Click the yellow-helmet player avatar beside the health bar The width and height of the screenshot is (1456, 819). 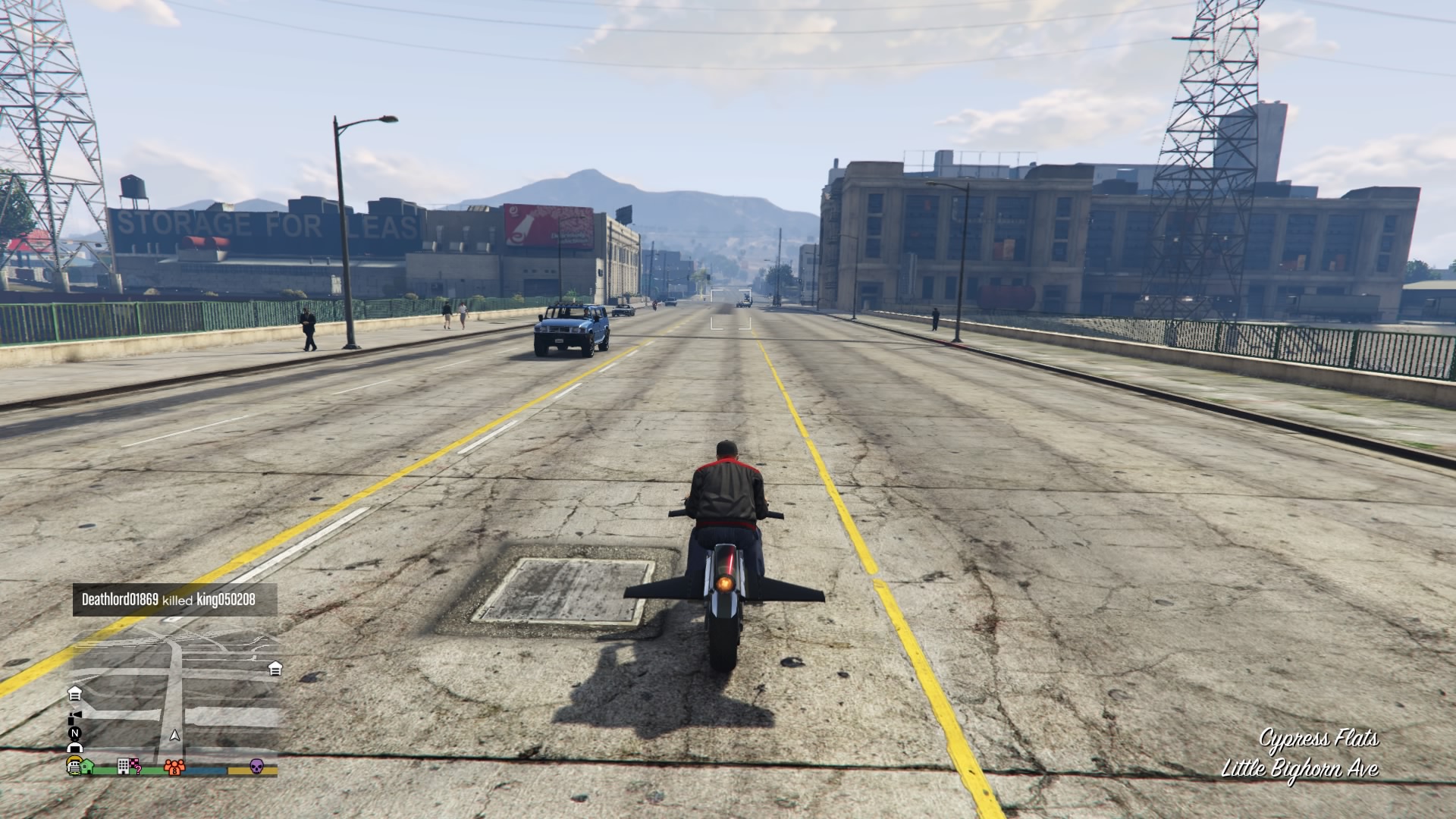[73, 766]
